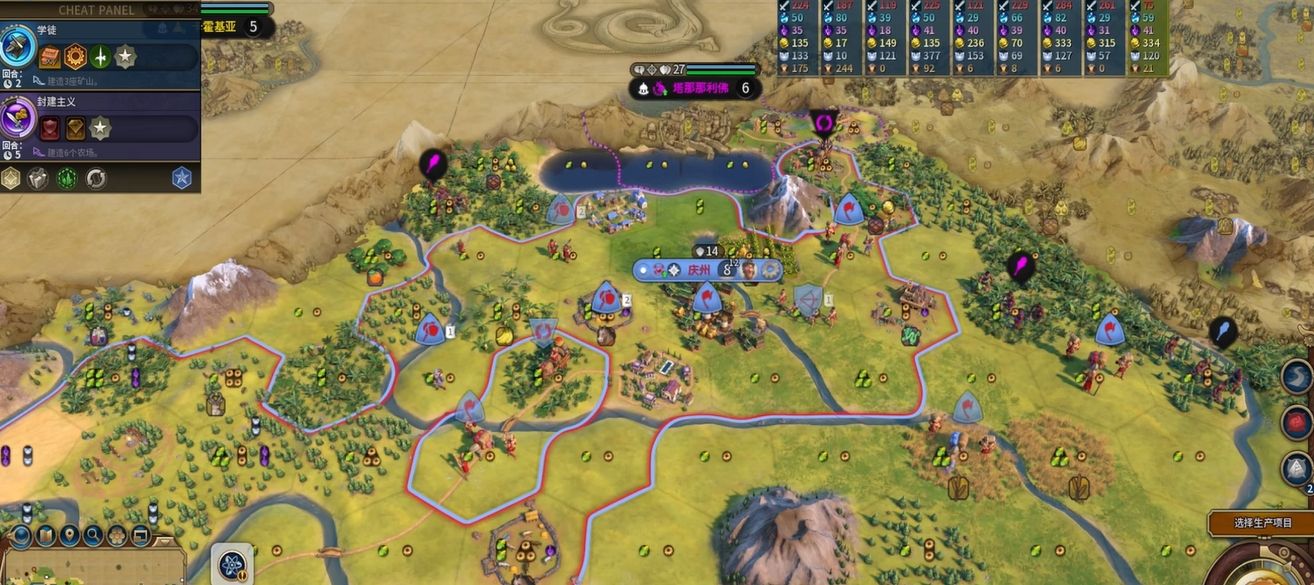Screen dimensions: 1314x585
Task: Click the 选择生产项目 notification button
Action: 1261,523
